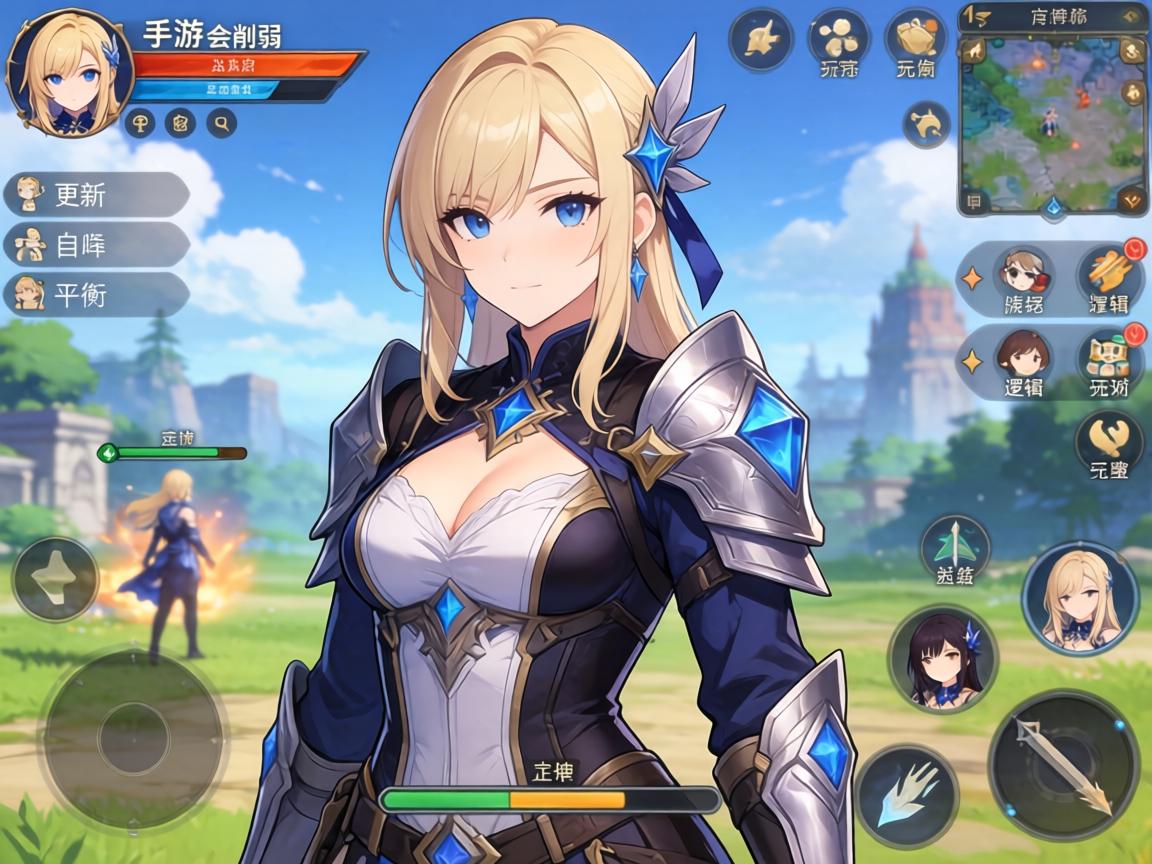
Task: Open the gold coins icon menu
Action: click(x=838, y=38)
